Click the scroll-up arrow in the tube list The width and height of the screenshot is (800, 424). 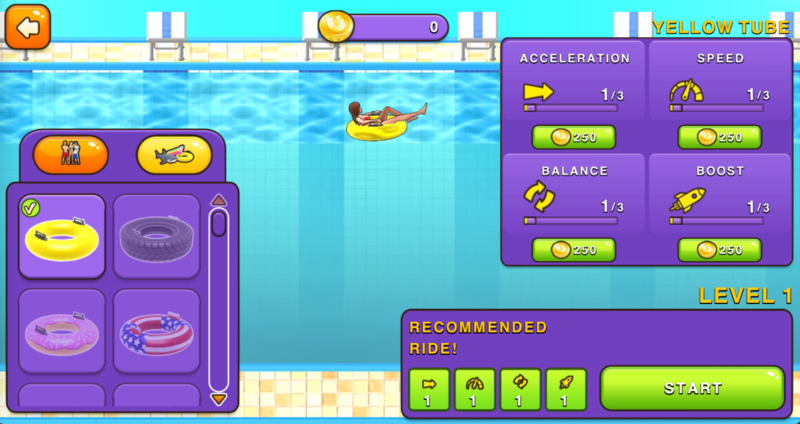(x=218, y=199)
